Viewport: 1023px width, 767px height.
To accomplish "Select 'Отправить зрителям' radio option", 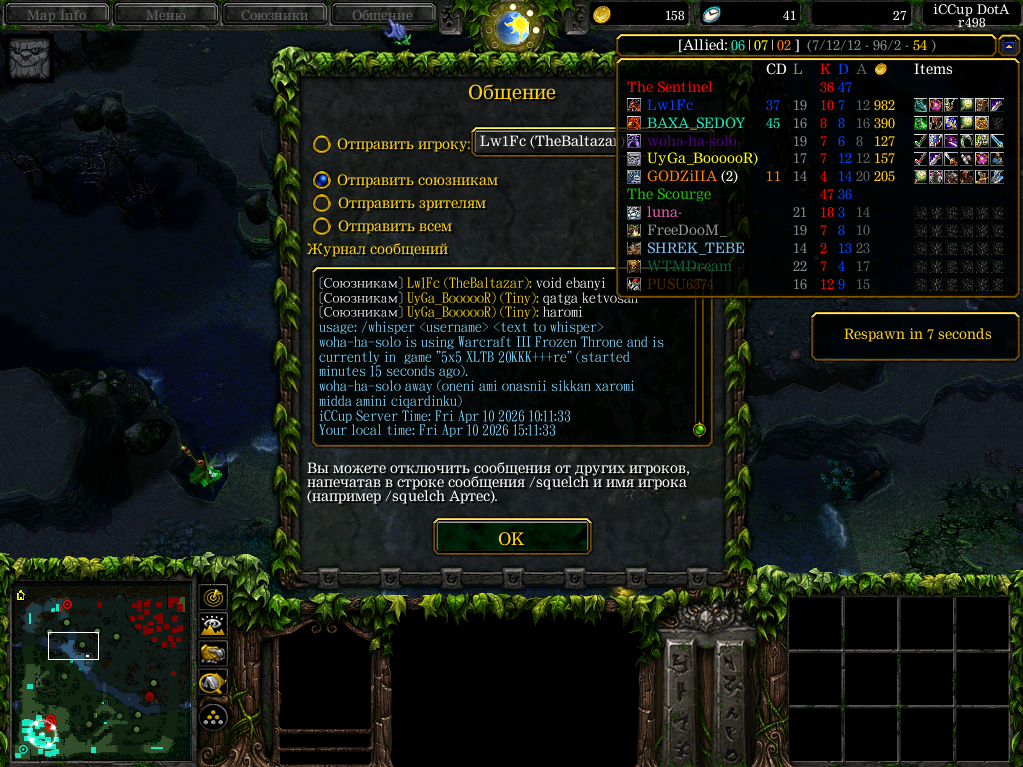I will [322, 203].
